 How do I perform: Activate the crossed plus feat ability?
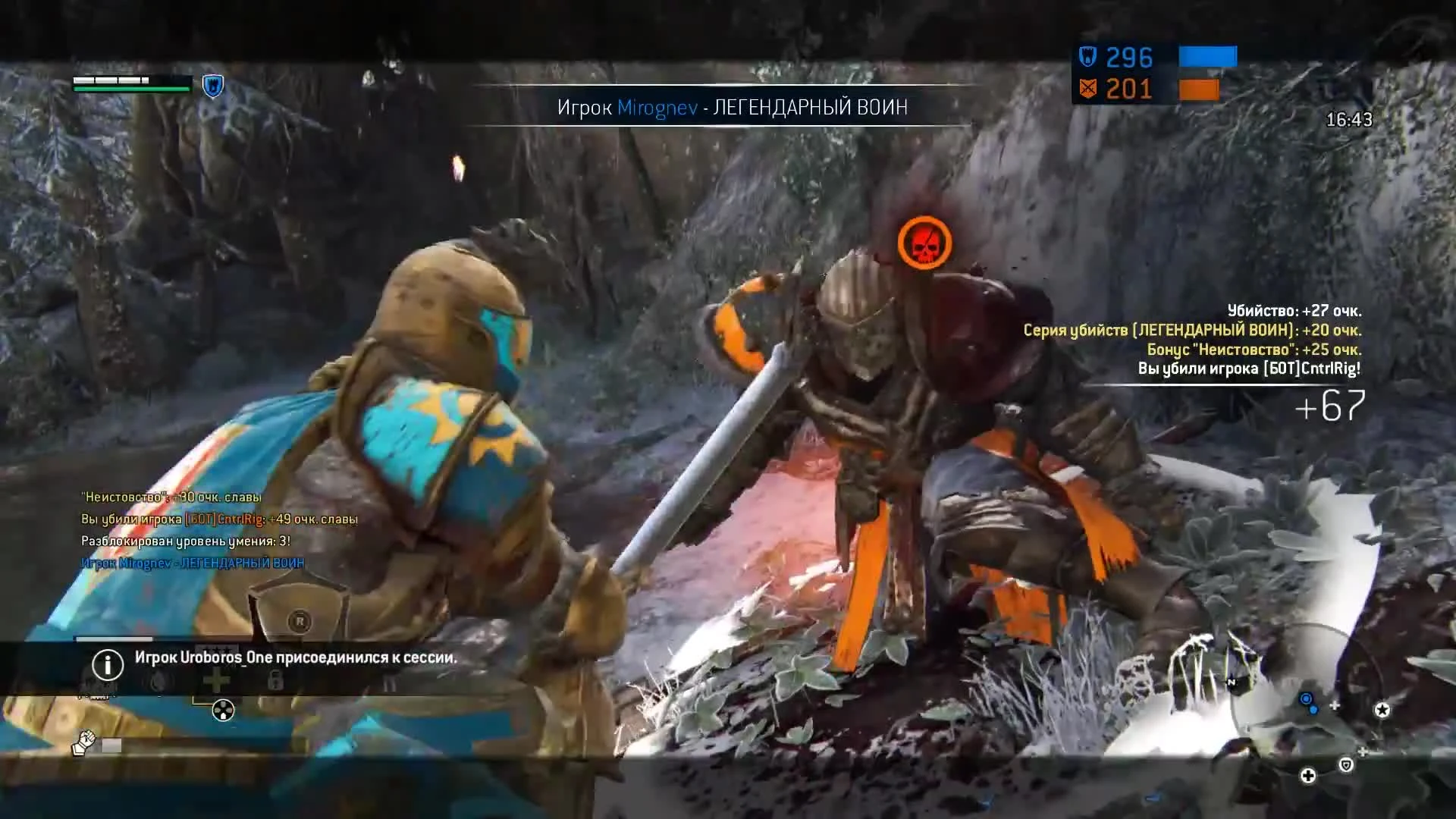[216, 680]
